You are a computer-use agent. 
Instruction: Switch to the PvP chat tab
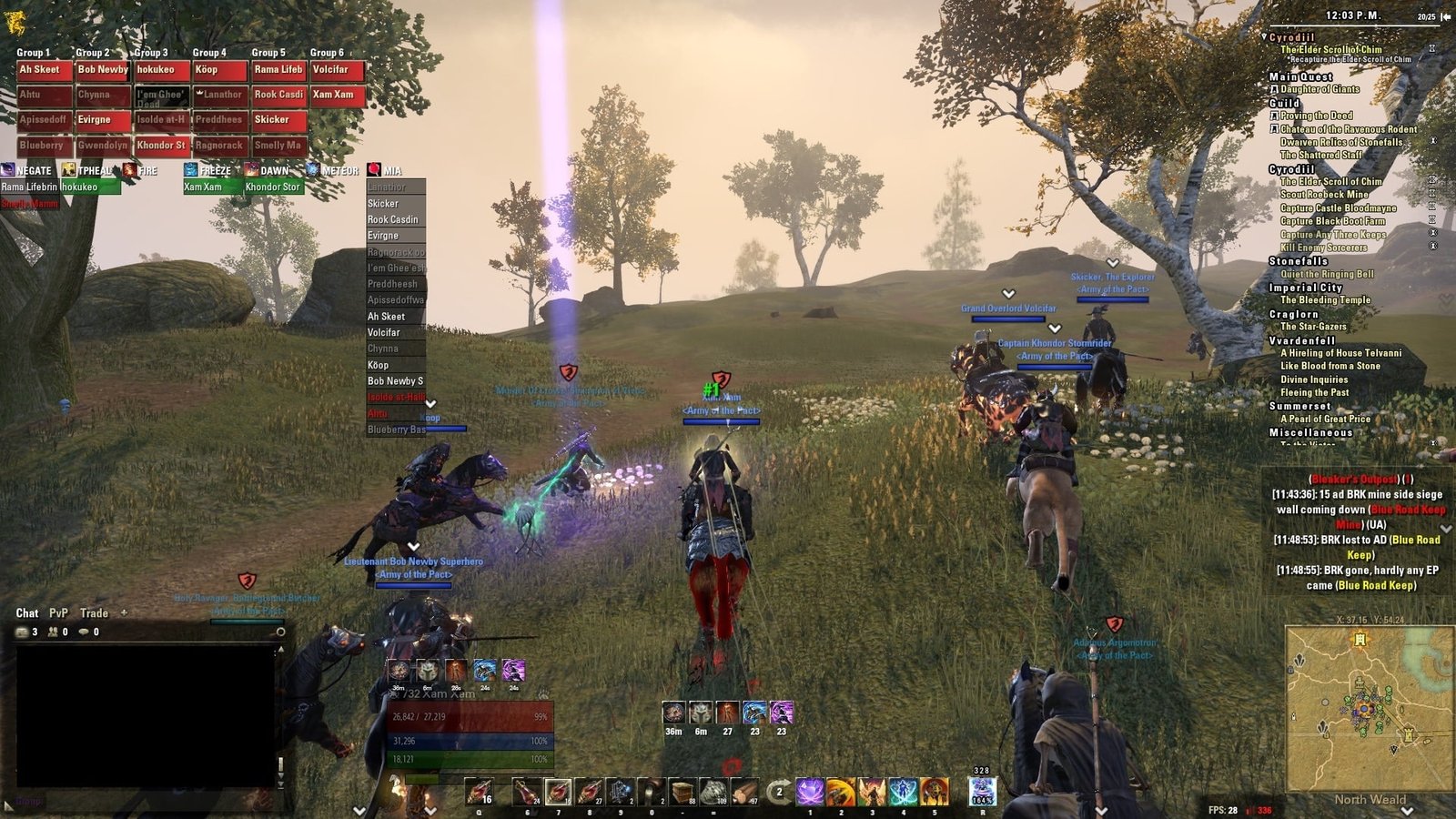click(x=58, y=613)
